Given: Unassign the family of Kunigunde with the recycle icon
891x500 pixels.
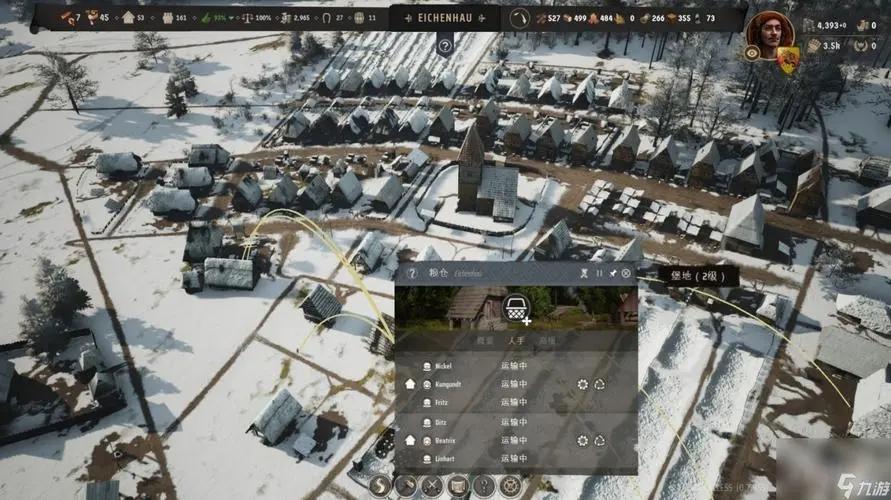Looking at the screenshot, I should coord(599,384).
